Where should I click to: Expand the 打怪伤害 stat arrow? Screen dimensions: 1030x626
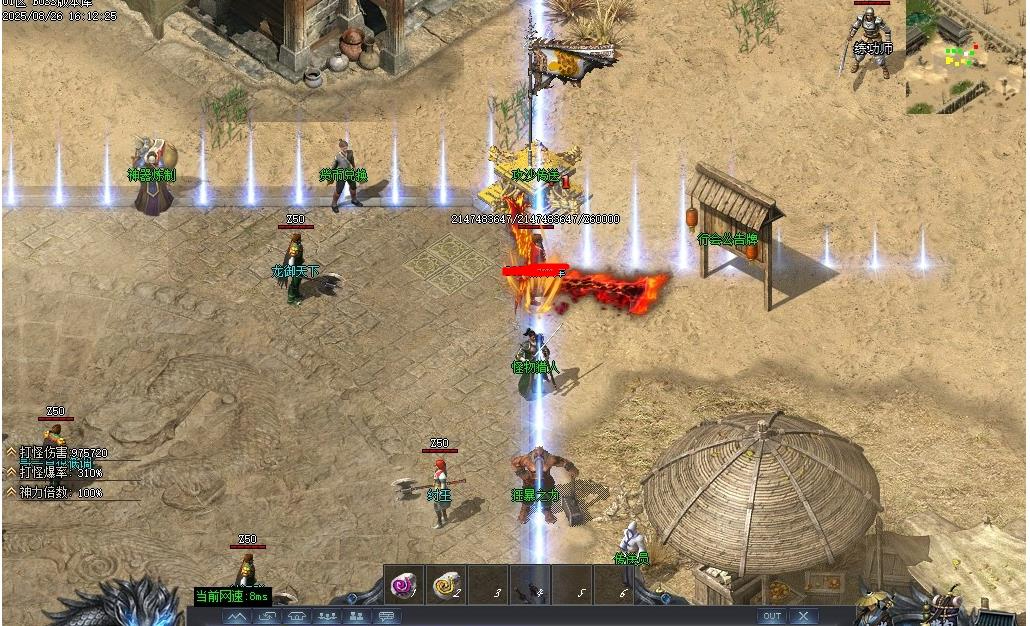11,452
